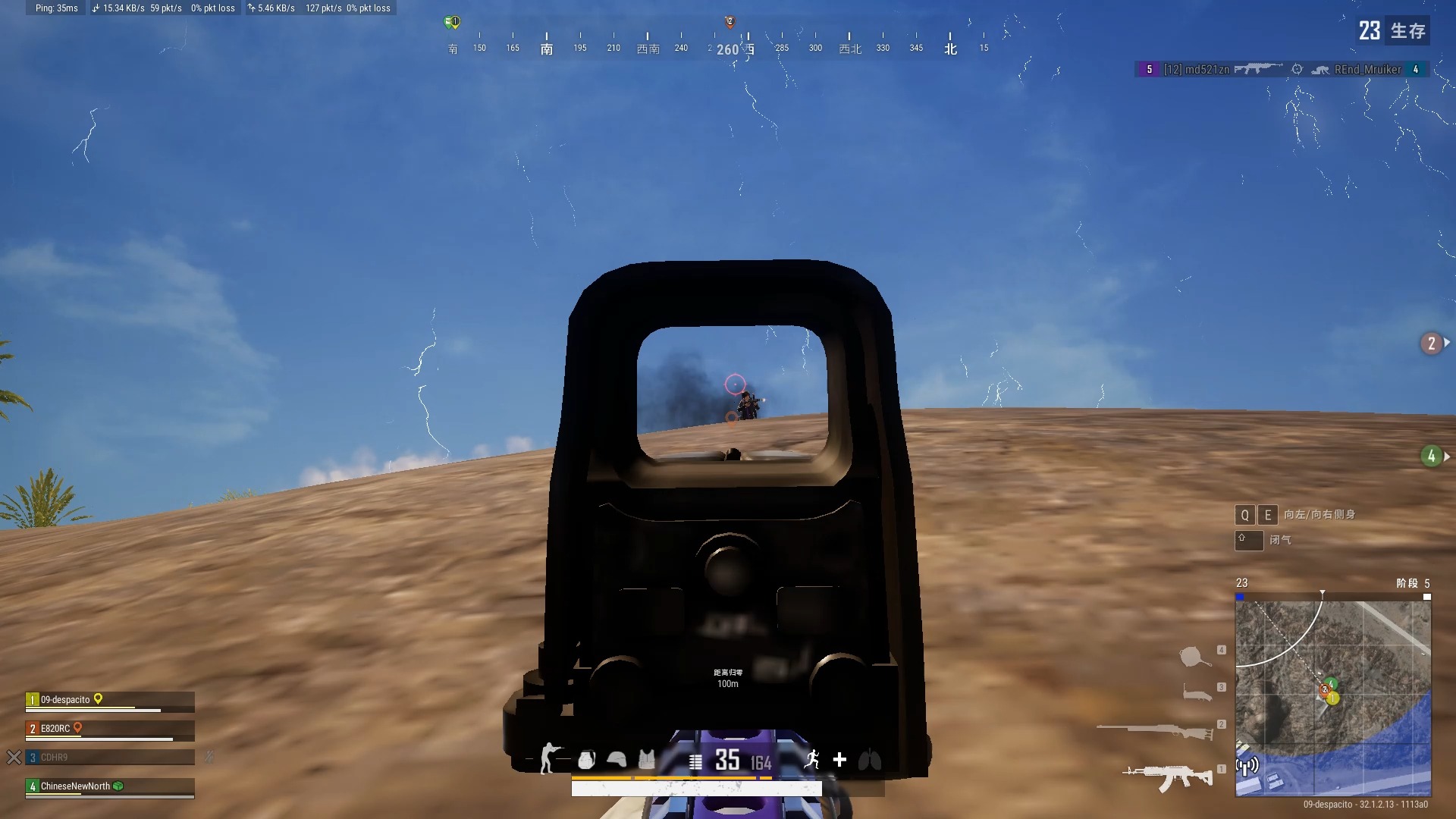Toggle the boost plus indicator
The height and width of the screenshot is (819, 1456).
click(x=839, y=760)
